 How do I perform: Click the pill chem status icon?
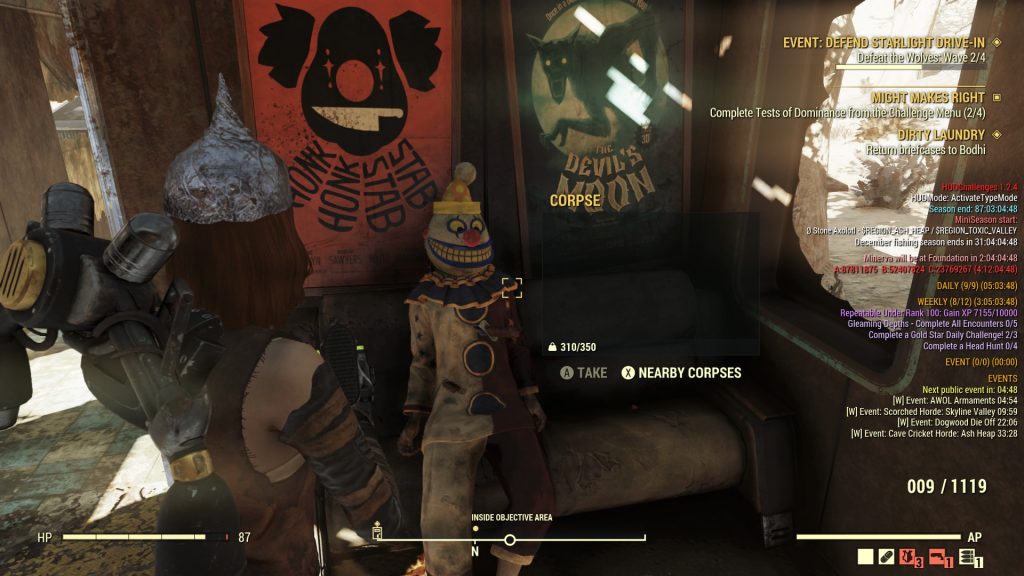coord(886,558)
